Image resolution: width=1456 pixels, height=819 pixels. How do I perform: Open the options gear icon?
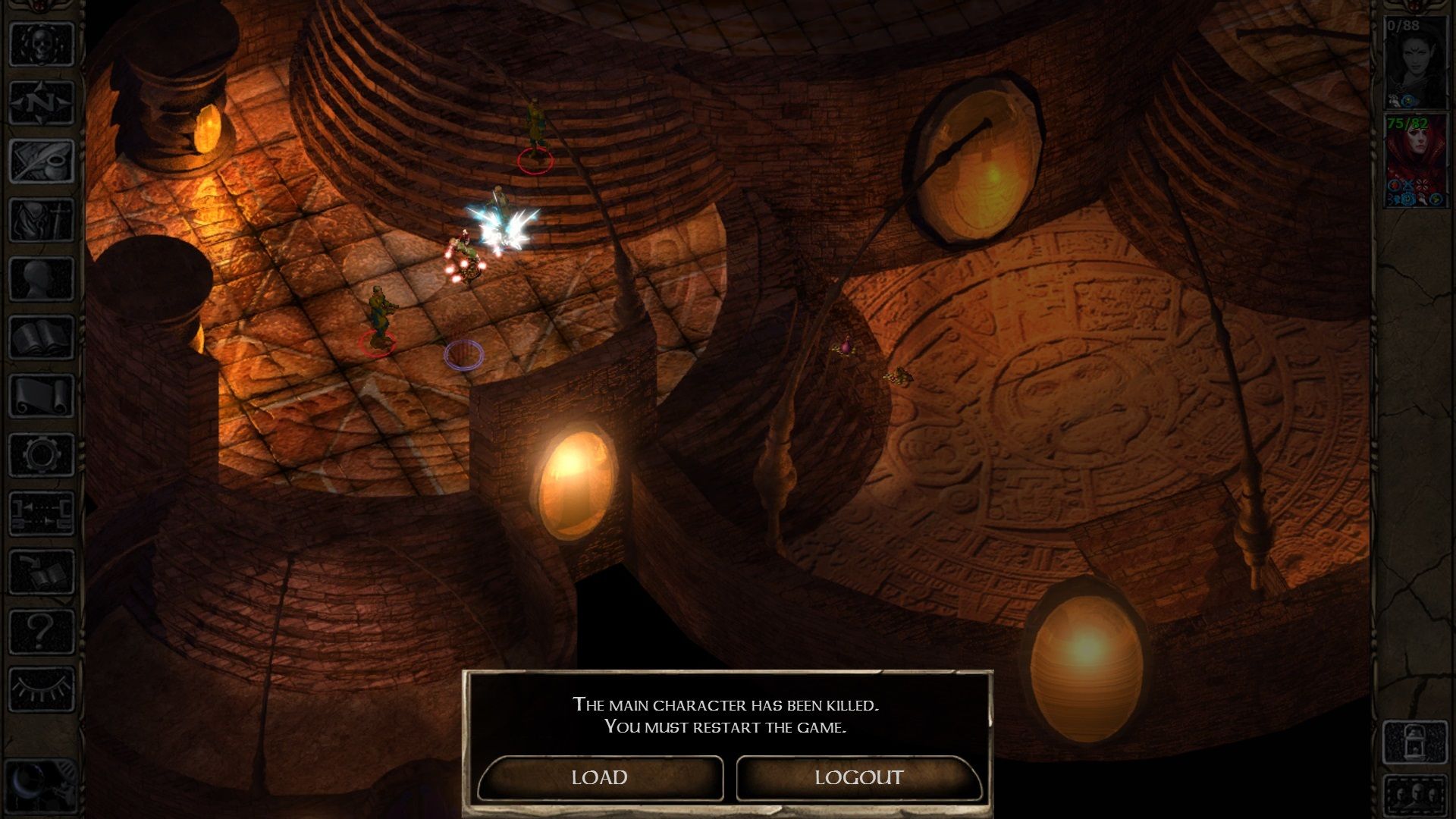42,455
